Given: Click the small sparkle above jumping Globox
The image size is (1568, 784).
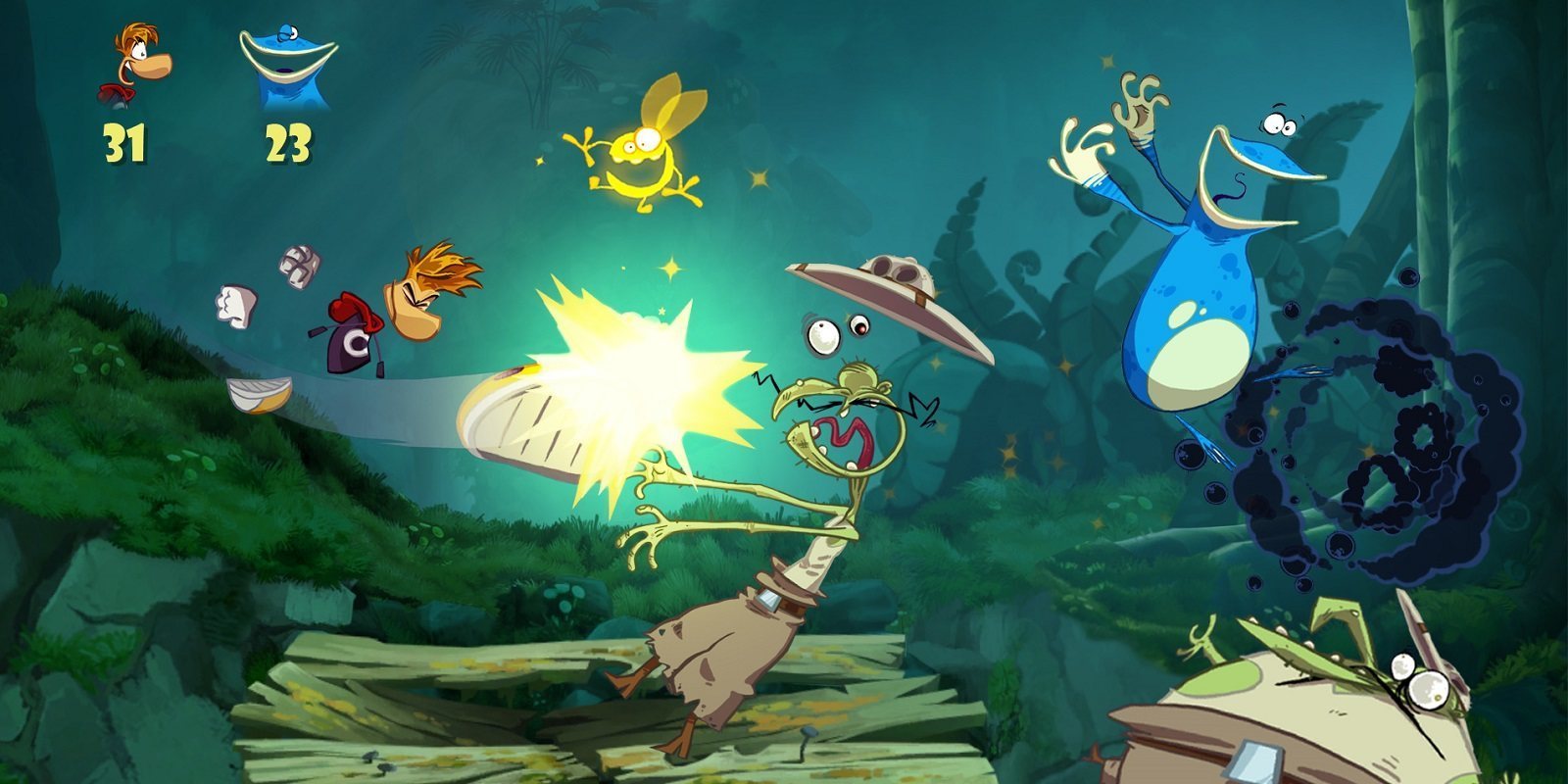Looking at the screenshot, I should [1105, 63].
